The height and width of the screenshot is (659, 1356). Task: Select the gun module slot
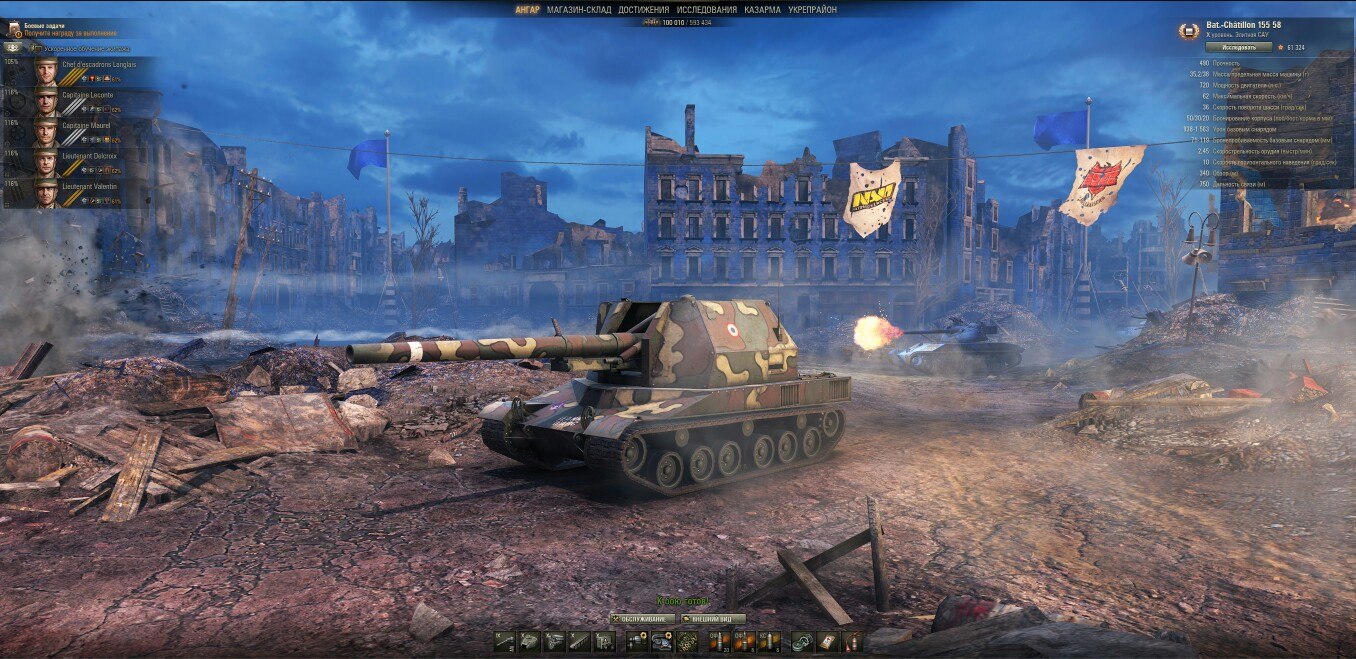click(x=504, y=642)
